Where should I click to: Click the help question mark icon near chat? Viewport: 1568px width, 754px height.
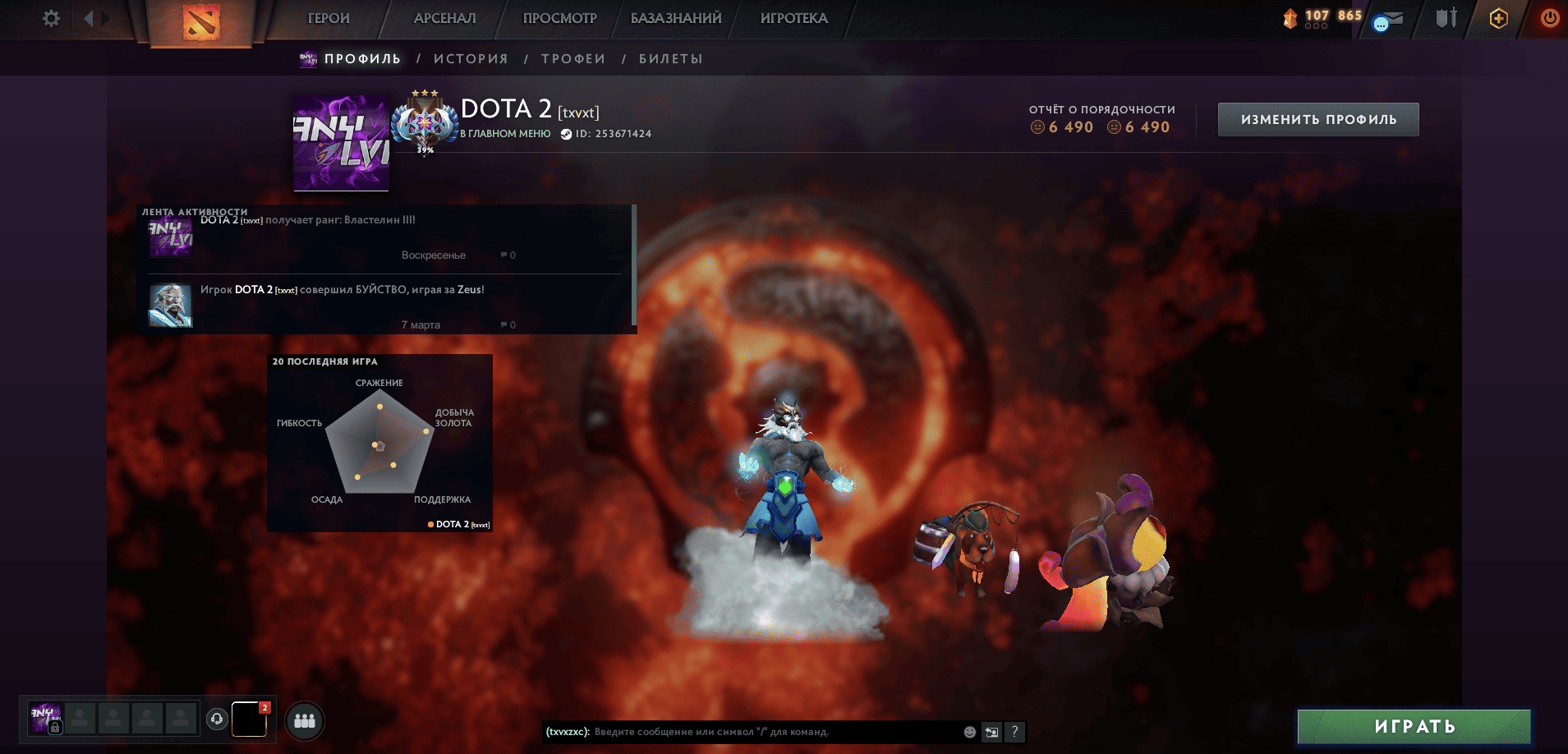coord(1015,731)
